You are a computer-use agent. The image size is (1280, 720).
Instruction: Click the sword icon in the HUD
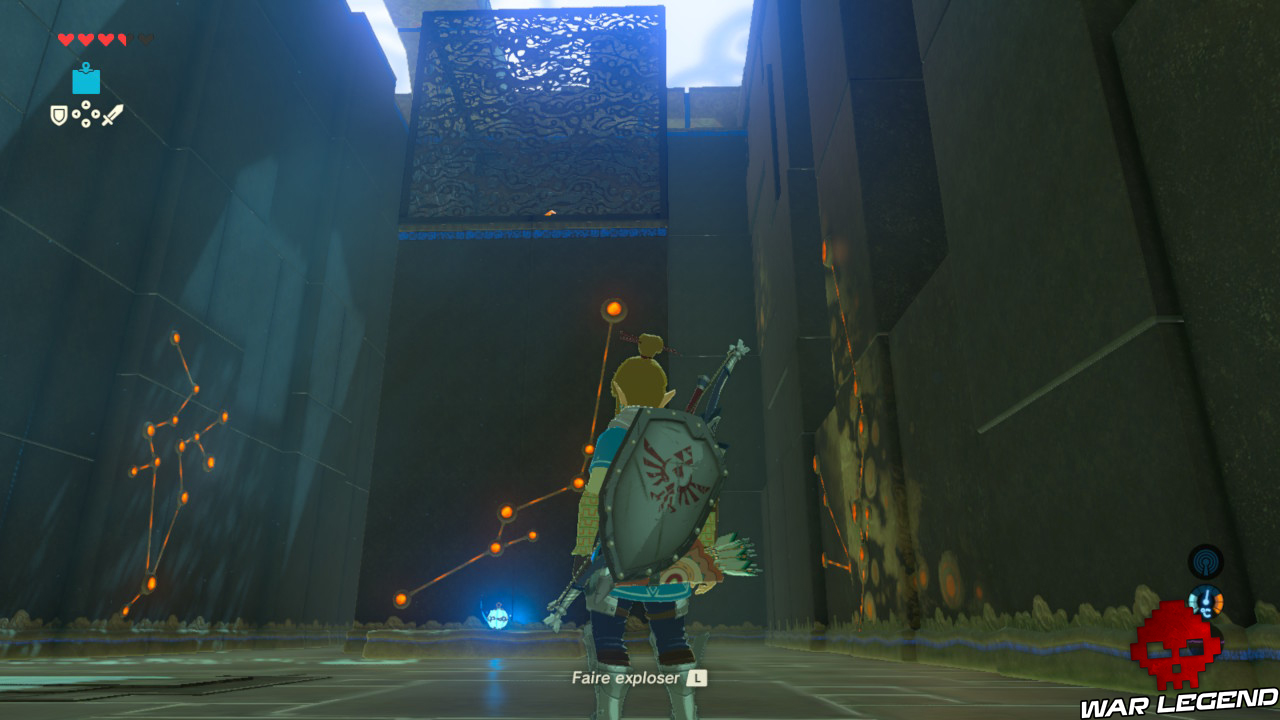(112, 114)
